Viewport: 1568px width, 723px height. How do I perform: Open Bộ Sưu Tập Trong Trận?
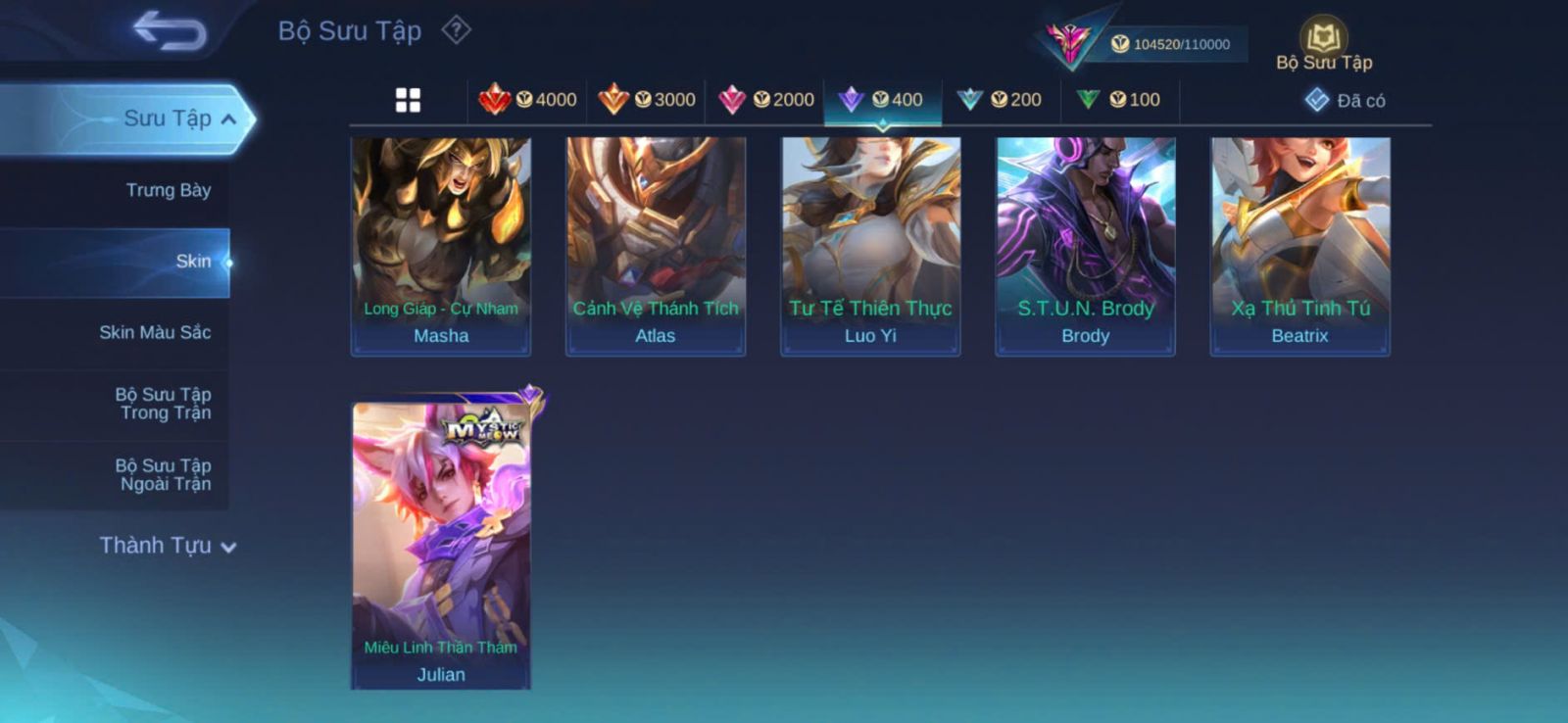[x=163, y=404]
